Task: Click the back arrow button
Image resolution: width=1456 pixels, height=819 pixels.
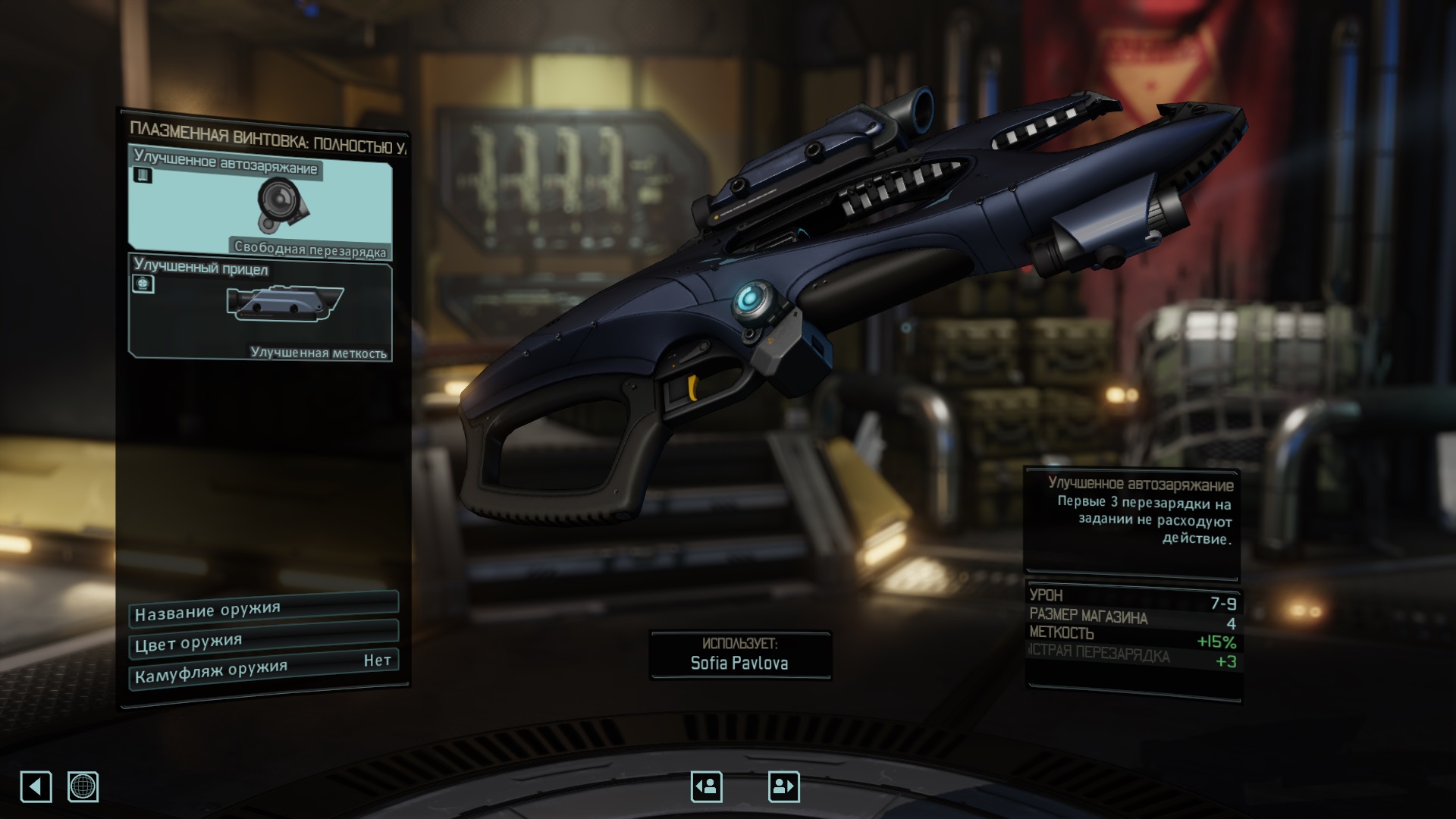Action: 36,786
